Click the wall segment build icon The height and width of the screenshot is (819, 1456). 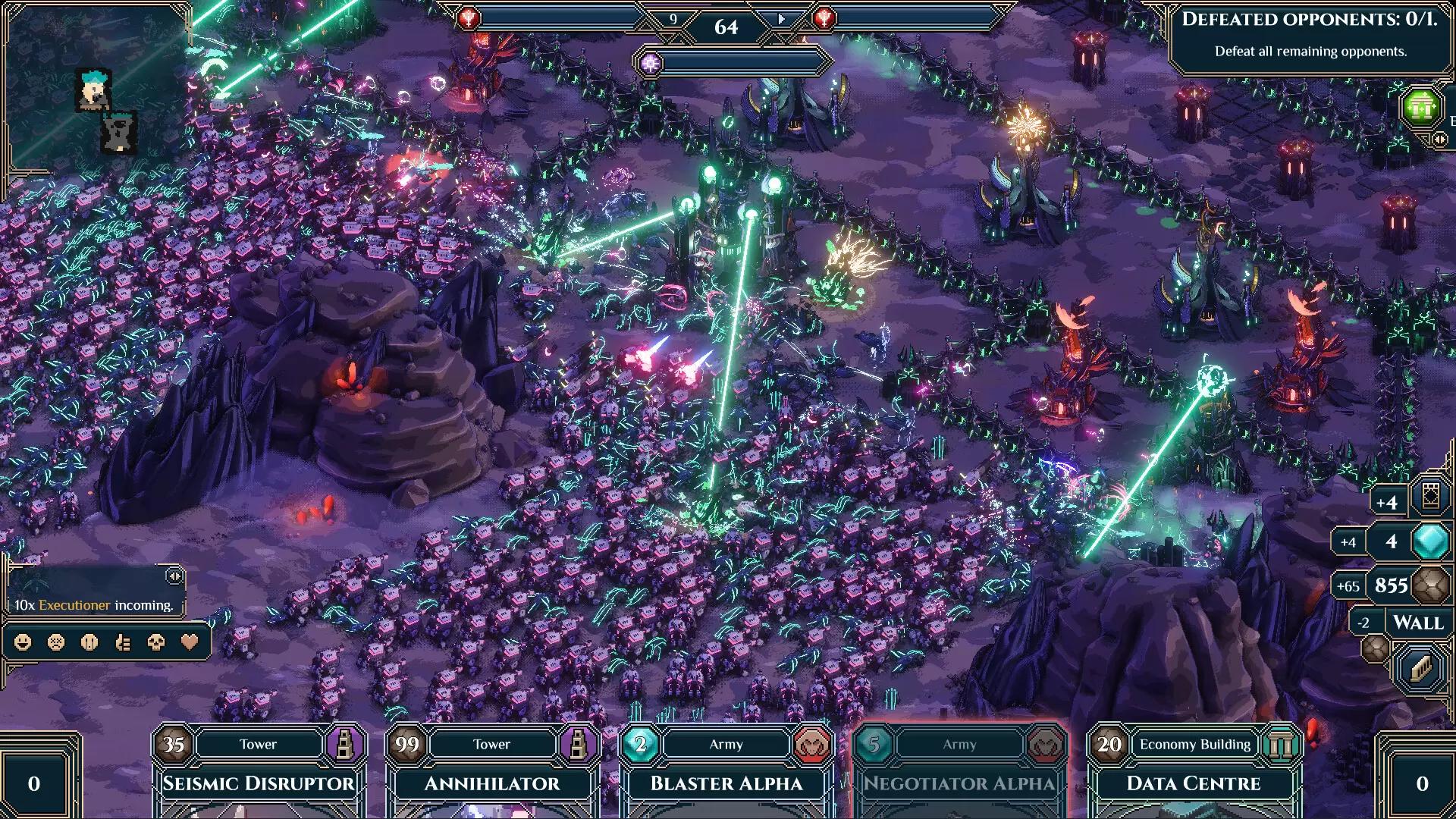click(x=1421, y=668)
